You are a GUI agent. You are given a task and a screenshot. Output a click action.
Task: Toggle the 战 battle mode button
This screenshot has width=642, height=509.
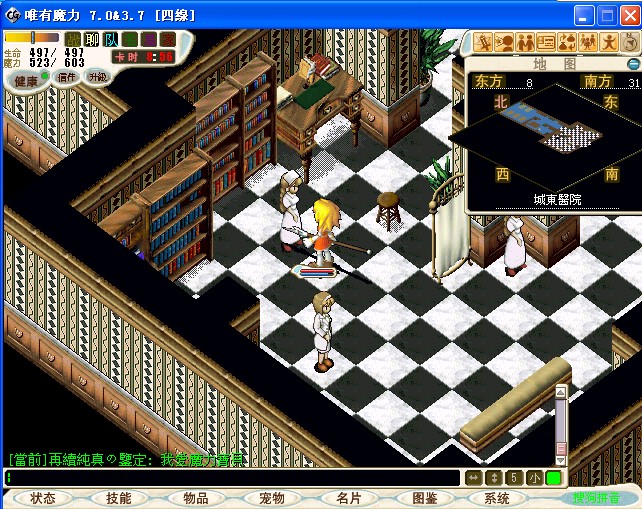pos(73,39)
